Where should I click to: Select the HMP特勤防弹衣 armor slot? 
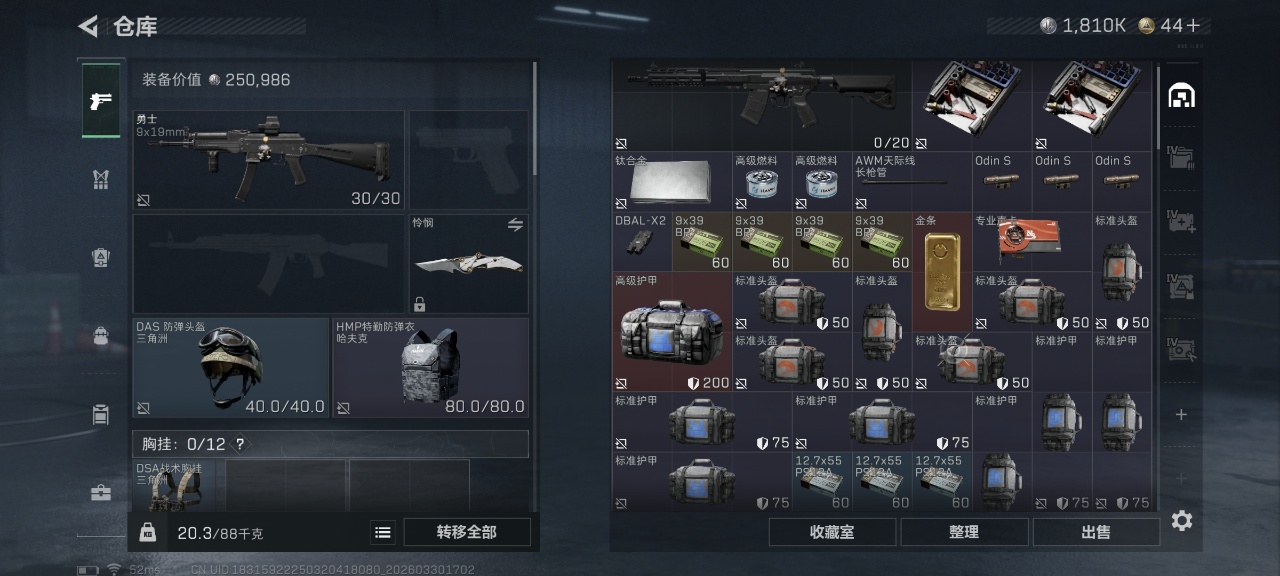coord(430,367)
